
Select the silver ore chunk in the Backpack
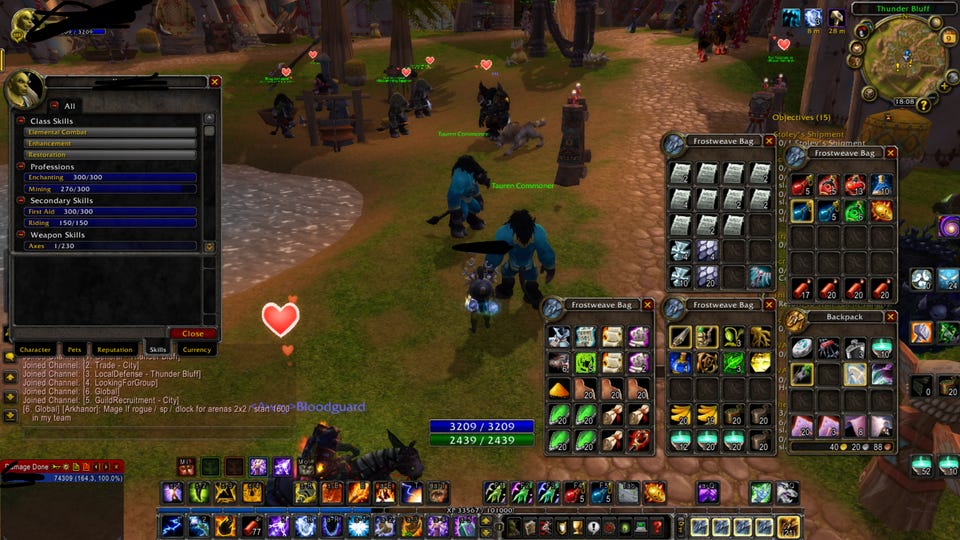point(802,348)
